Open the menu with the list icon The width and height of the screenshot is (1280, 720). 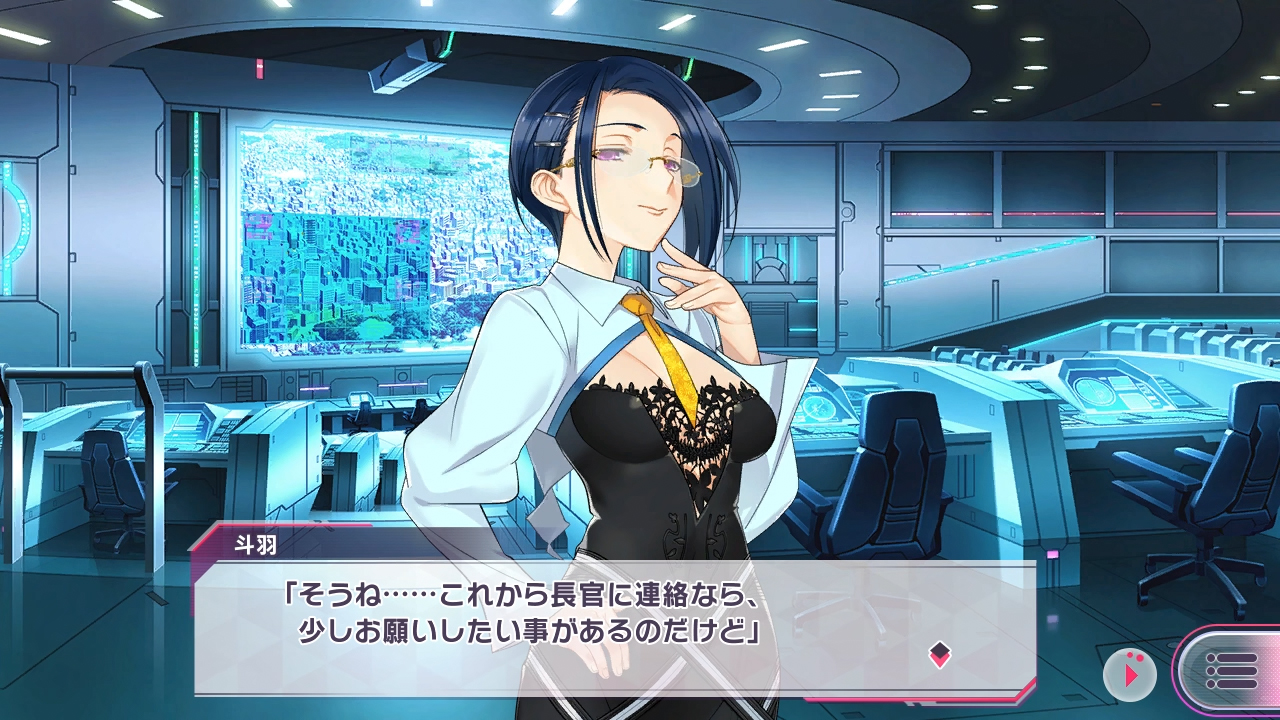[x=1230, y=671]
